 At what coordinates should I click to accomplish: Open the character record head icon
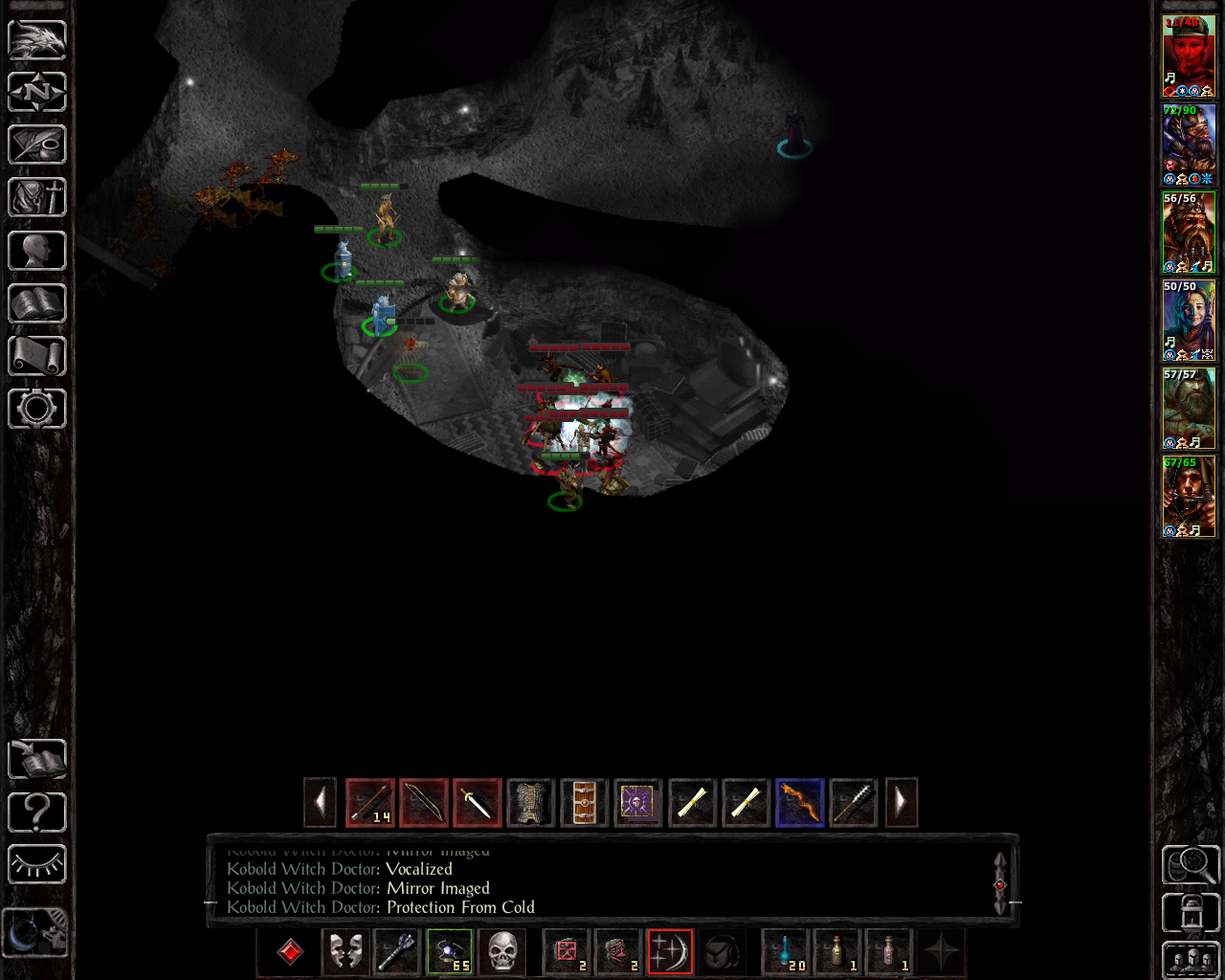point(37,251)
